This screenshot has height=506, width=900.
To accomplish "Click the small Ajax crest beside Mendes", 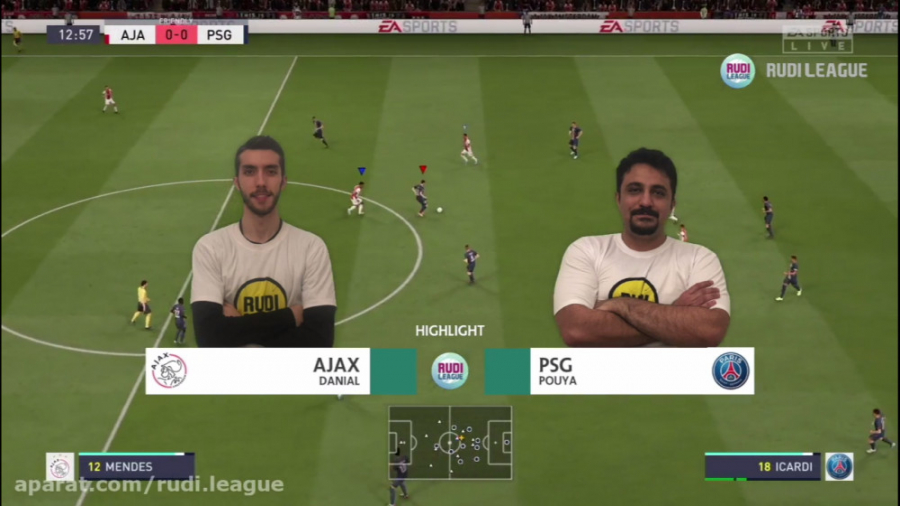I will point(60,467).
